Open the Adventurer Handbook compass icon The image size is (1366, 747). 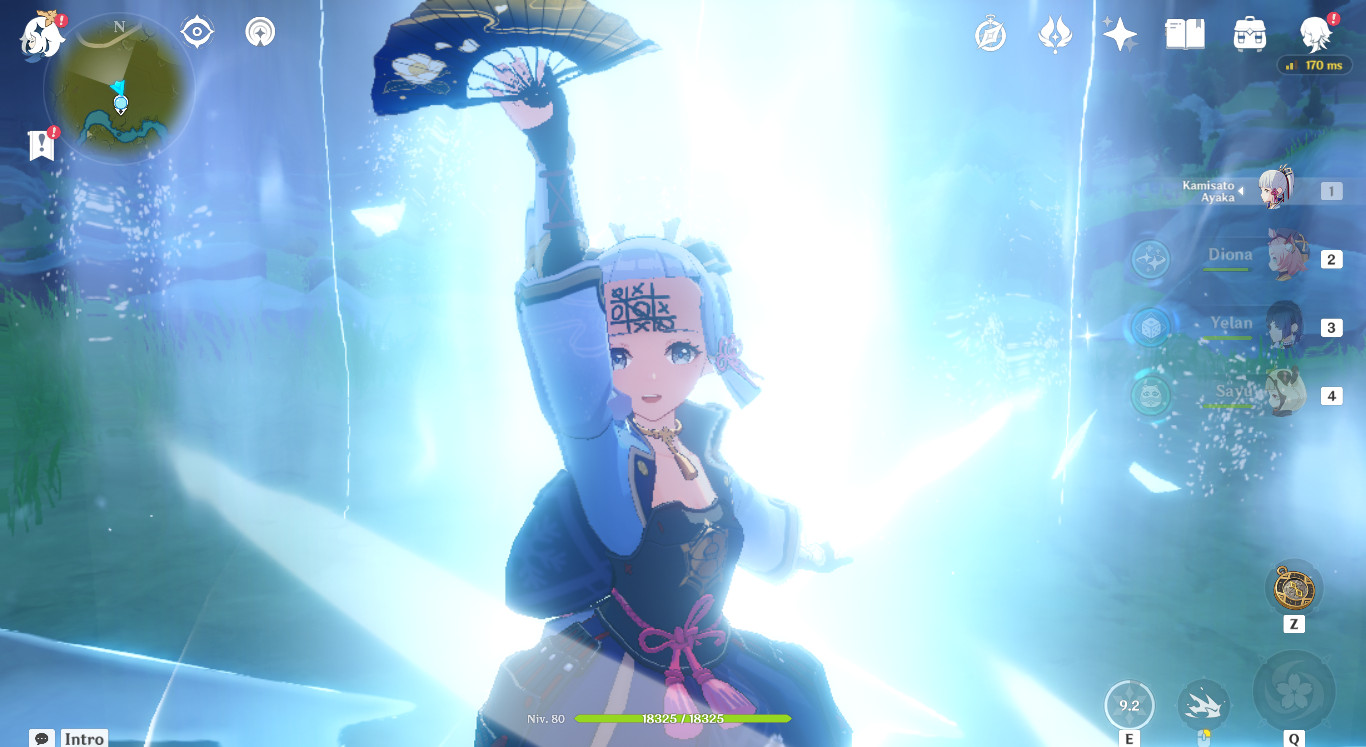989,33
